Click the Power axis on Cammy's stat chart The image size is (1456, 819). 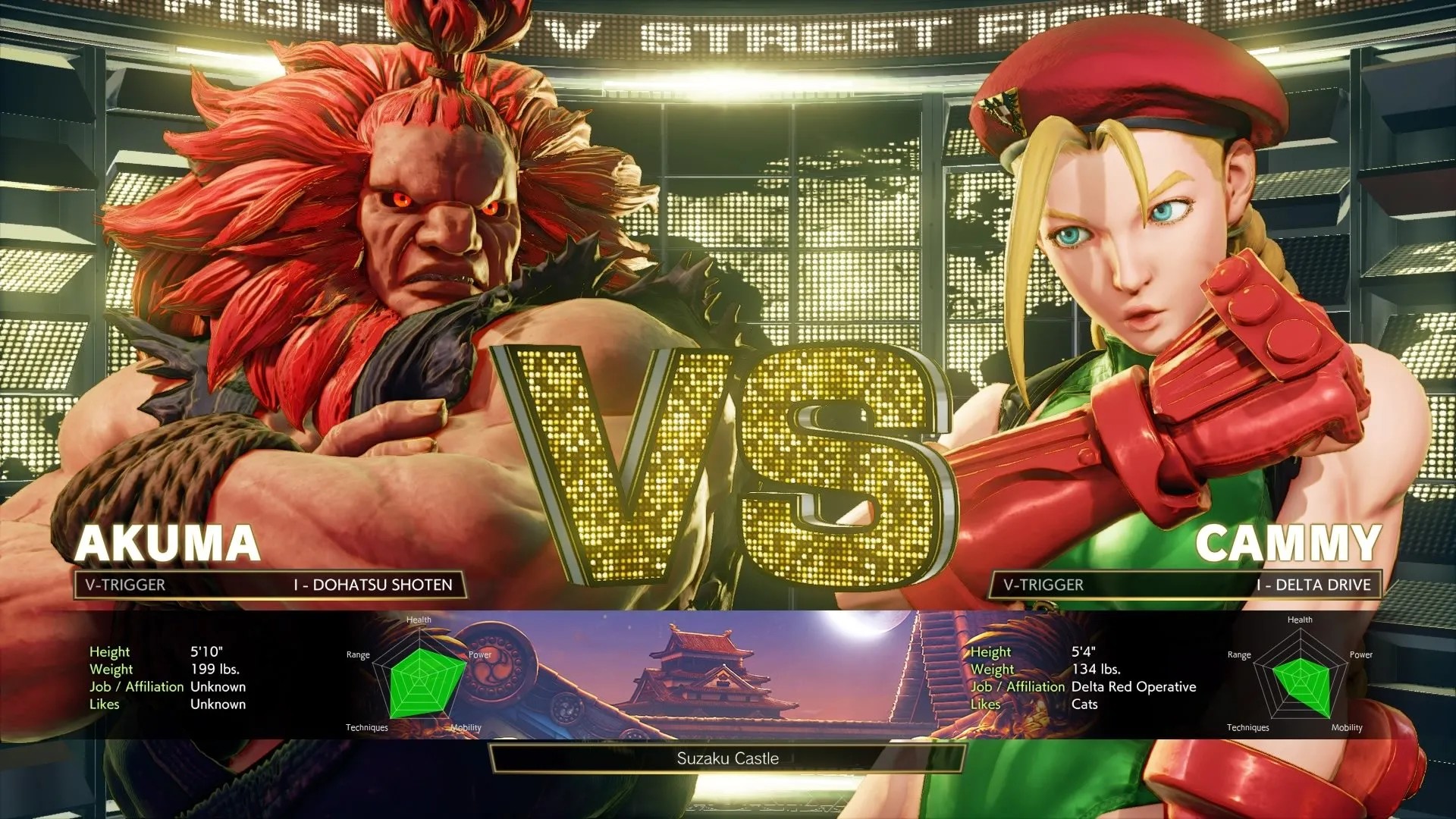click(1360, 654)
